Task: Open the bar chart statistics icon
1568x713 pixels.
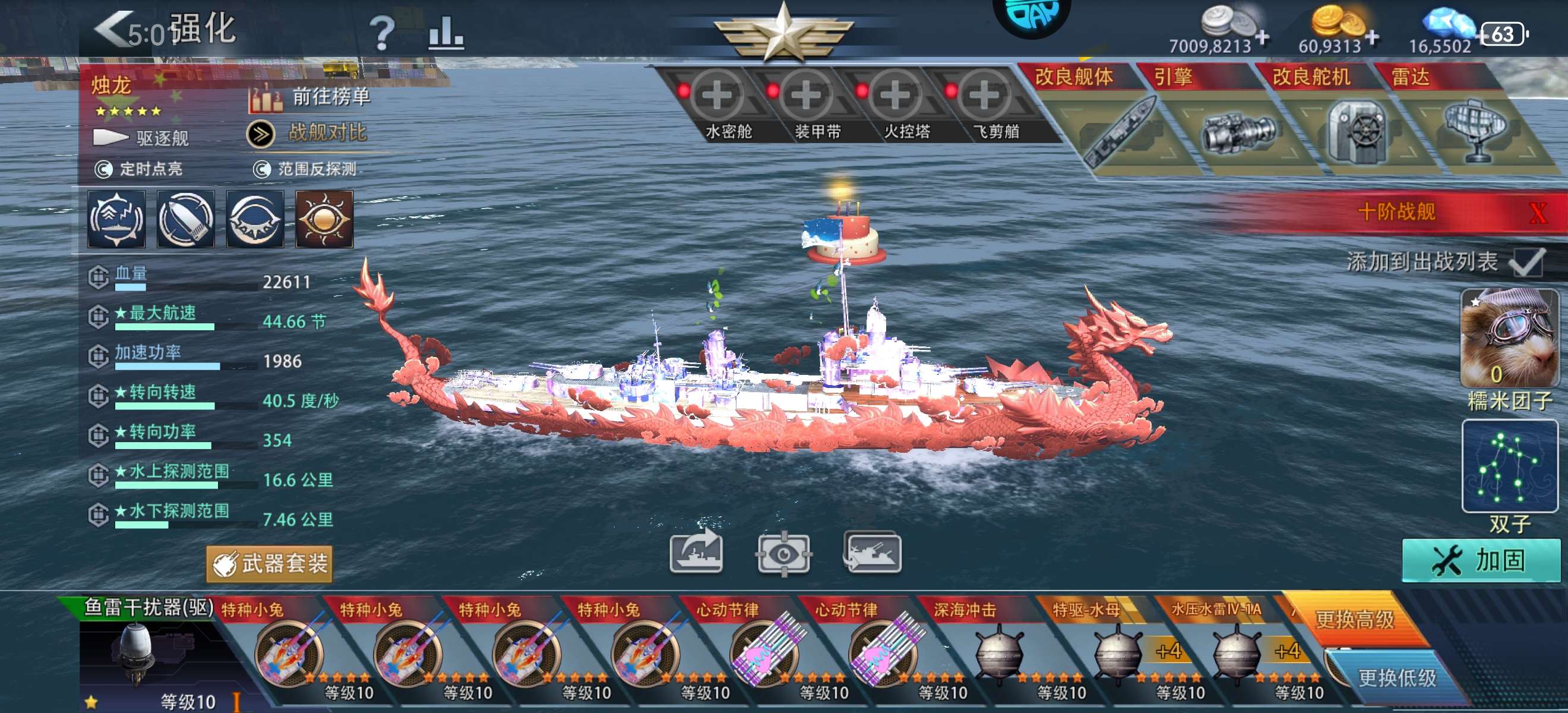Action: coord(445,33)
